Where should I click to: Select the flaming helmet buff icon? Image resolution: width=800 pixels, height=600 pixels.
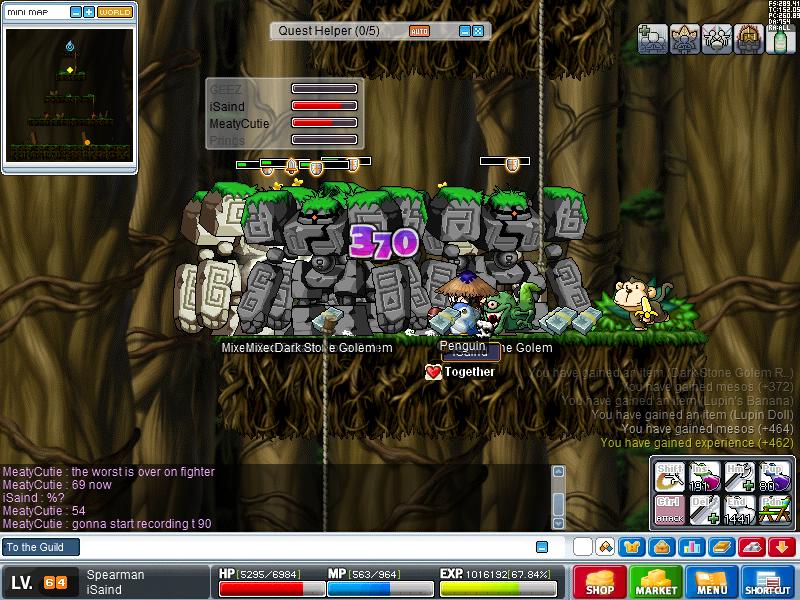point(749,39)
